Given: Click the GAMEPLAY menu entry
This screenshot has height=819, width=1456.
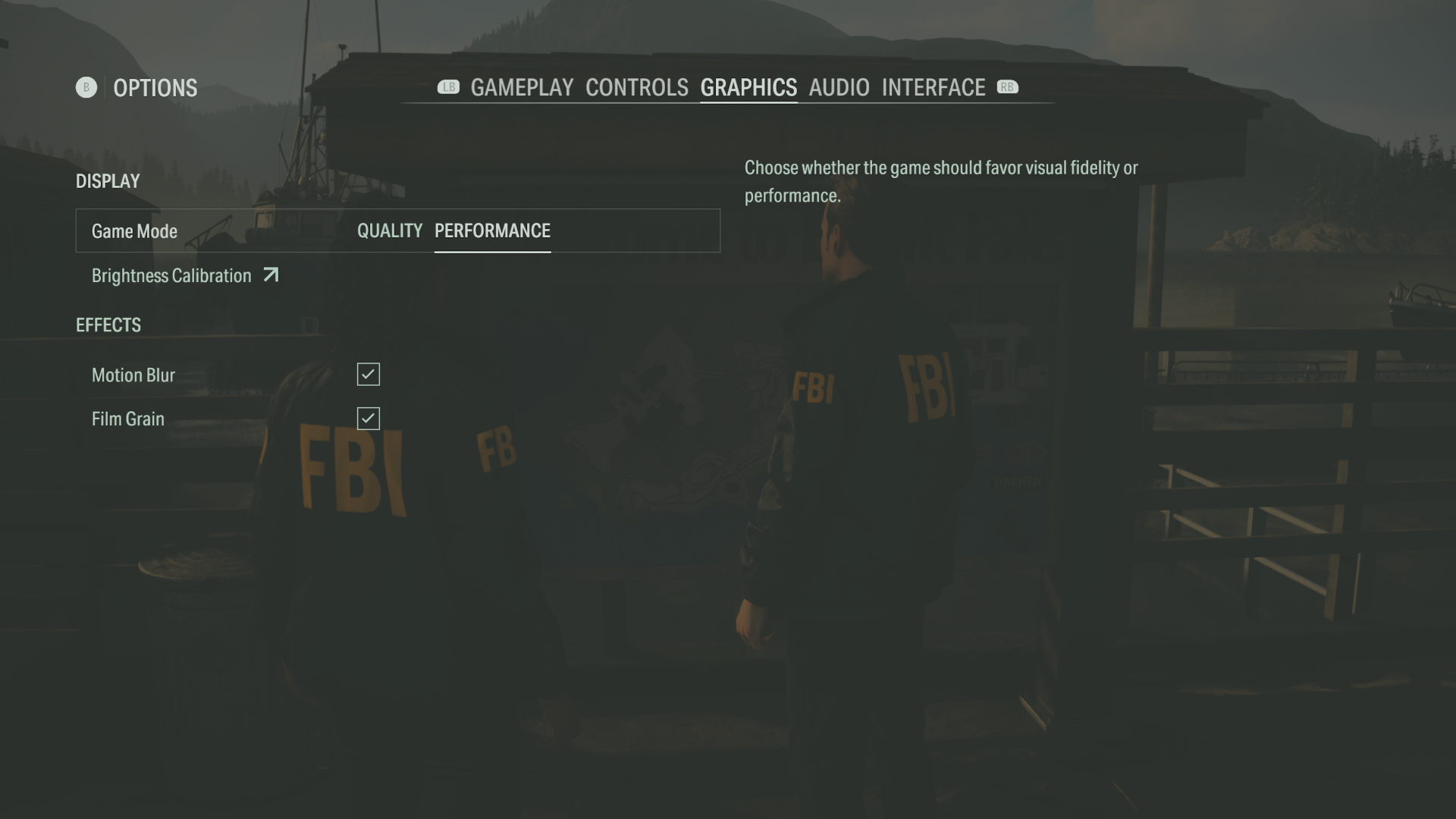Looking at the screenshot, I should click(x=522, y=87).
